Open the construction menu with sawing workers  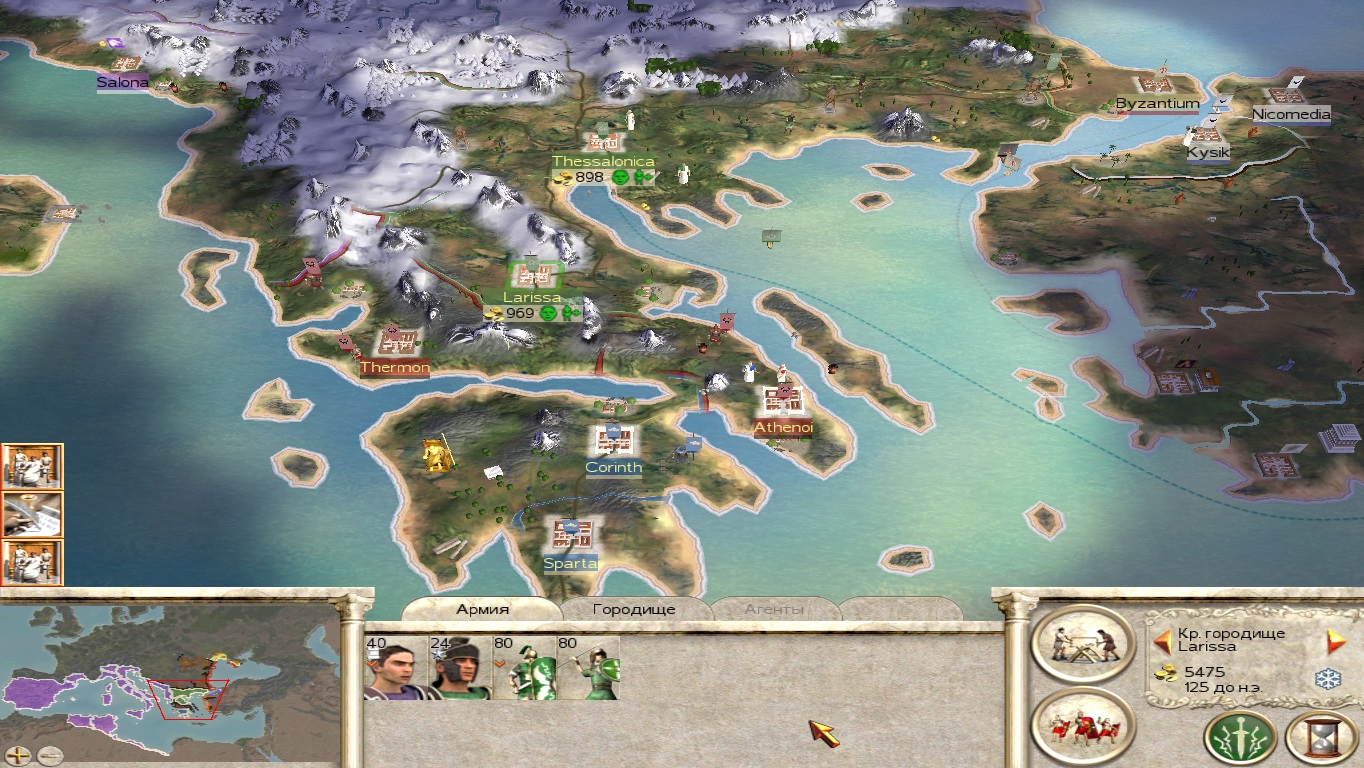pos(1082,645)
